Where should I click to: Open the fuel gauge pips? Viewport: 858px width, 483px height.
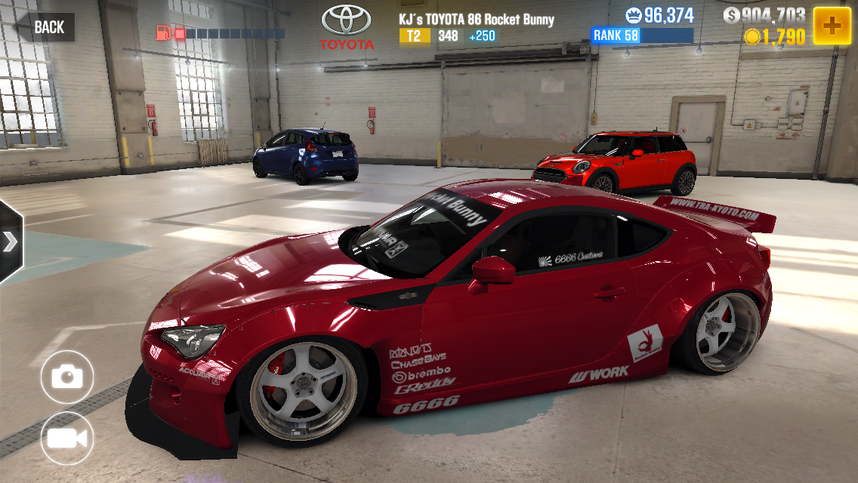tap(220, 33)
